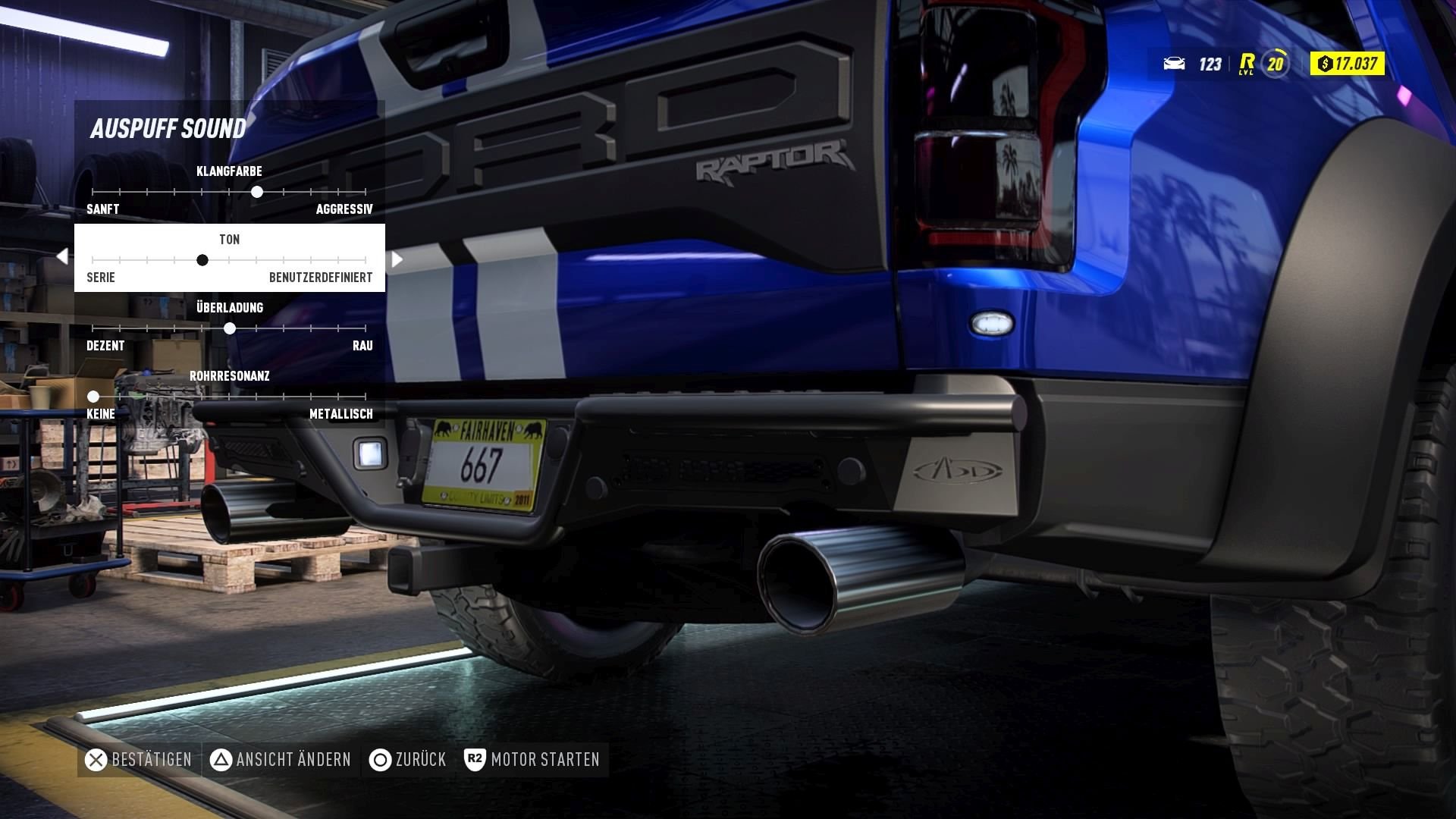This screenshot has width=1456, height=819.
Task: Select the highlighted Ton row
Action: click(229, 258)
